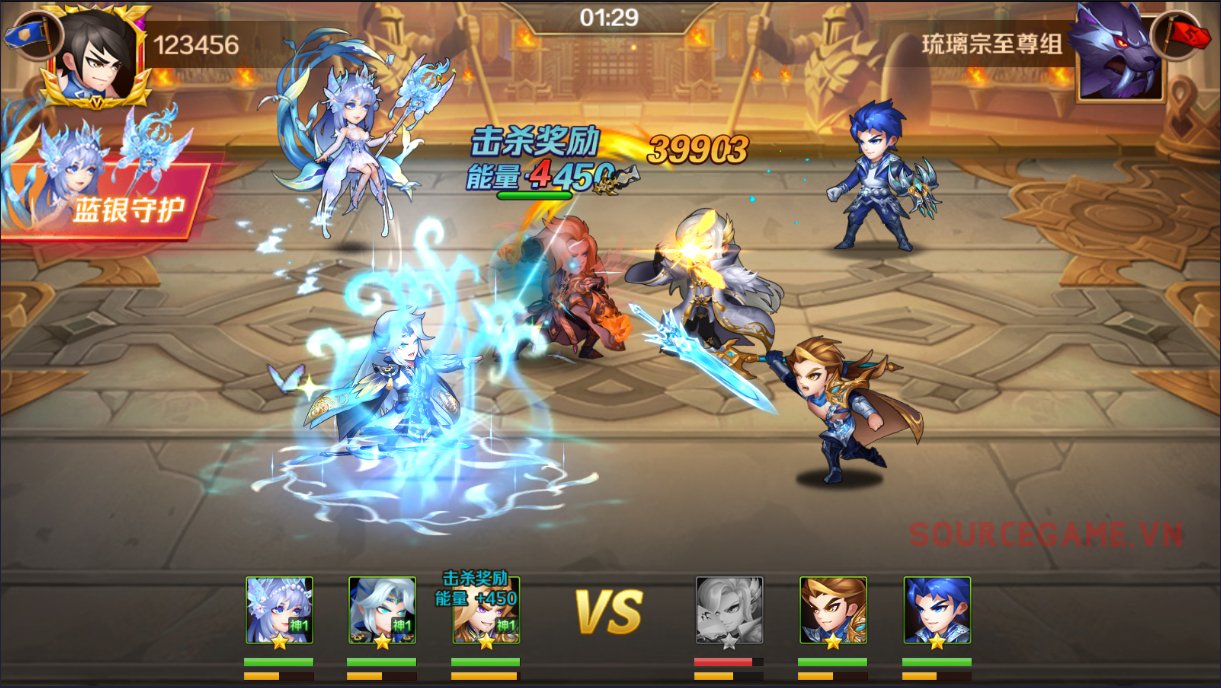Activate the 蓝银守护 skill banner
The image size is (1221, 688).
coord(110,203)
